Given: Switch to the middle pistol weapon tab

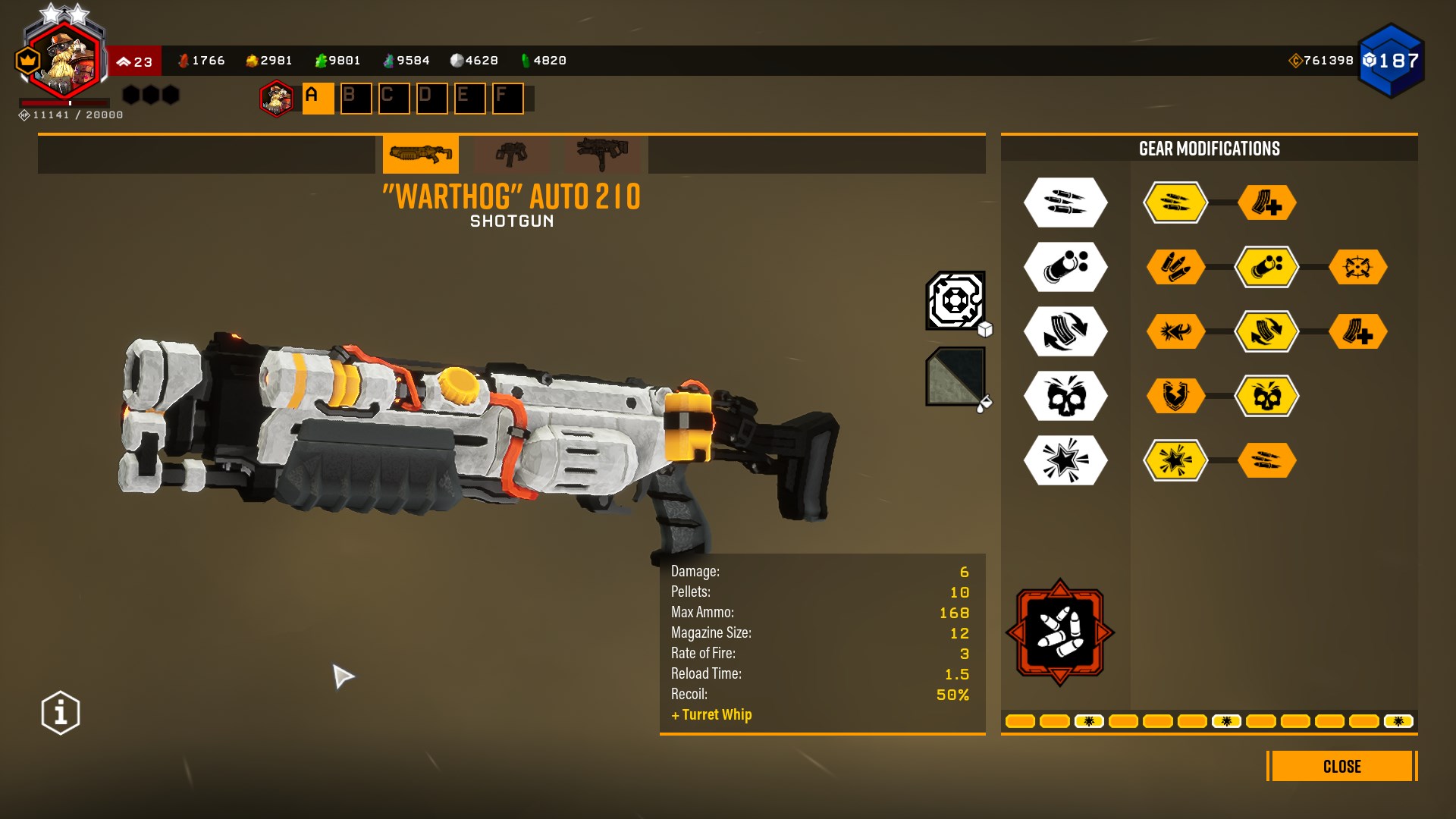Looking at the screenshot, I should [511, 155].
